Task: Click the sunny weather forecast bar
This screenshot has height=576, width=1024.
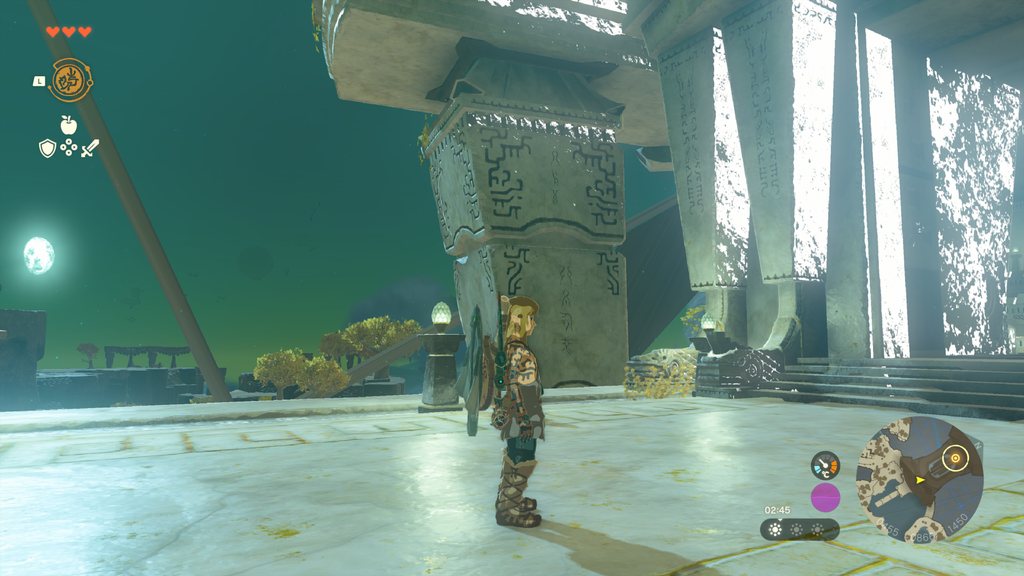Action: pyautogui.click(x=799, y=529)
